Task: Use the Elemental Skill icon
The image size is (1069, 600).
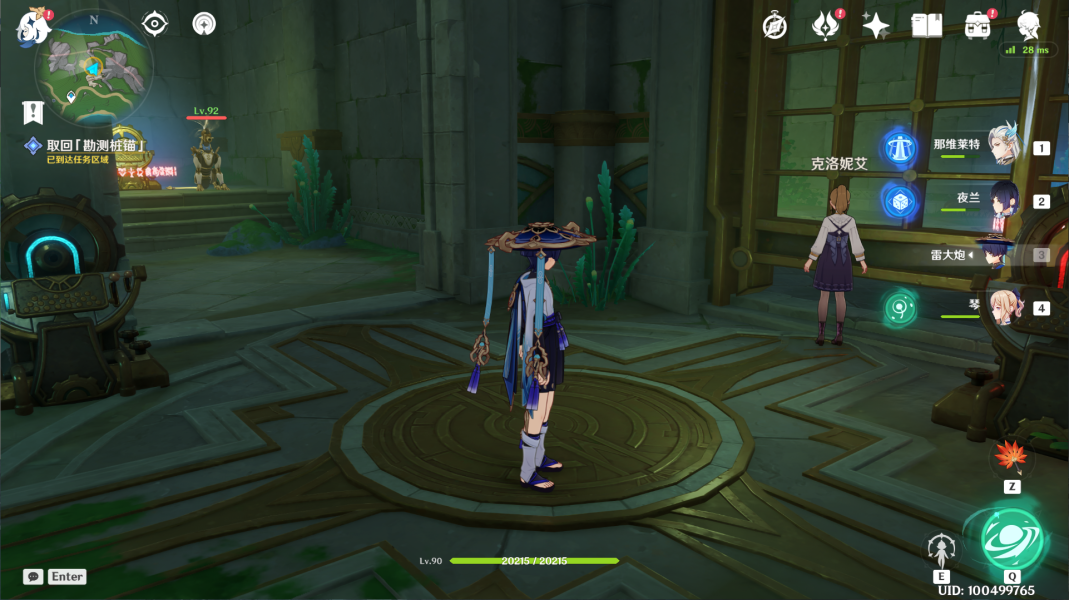Action: click(941, 547)
